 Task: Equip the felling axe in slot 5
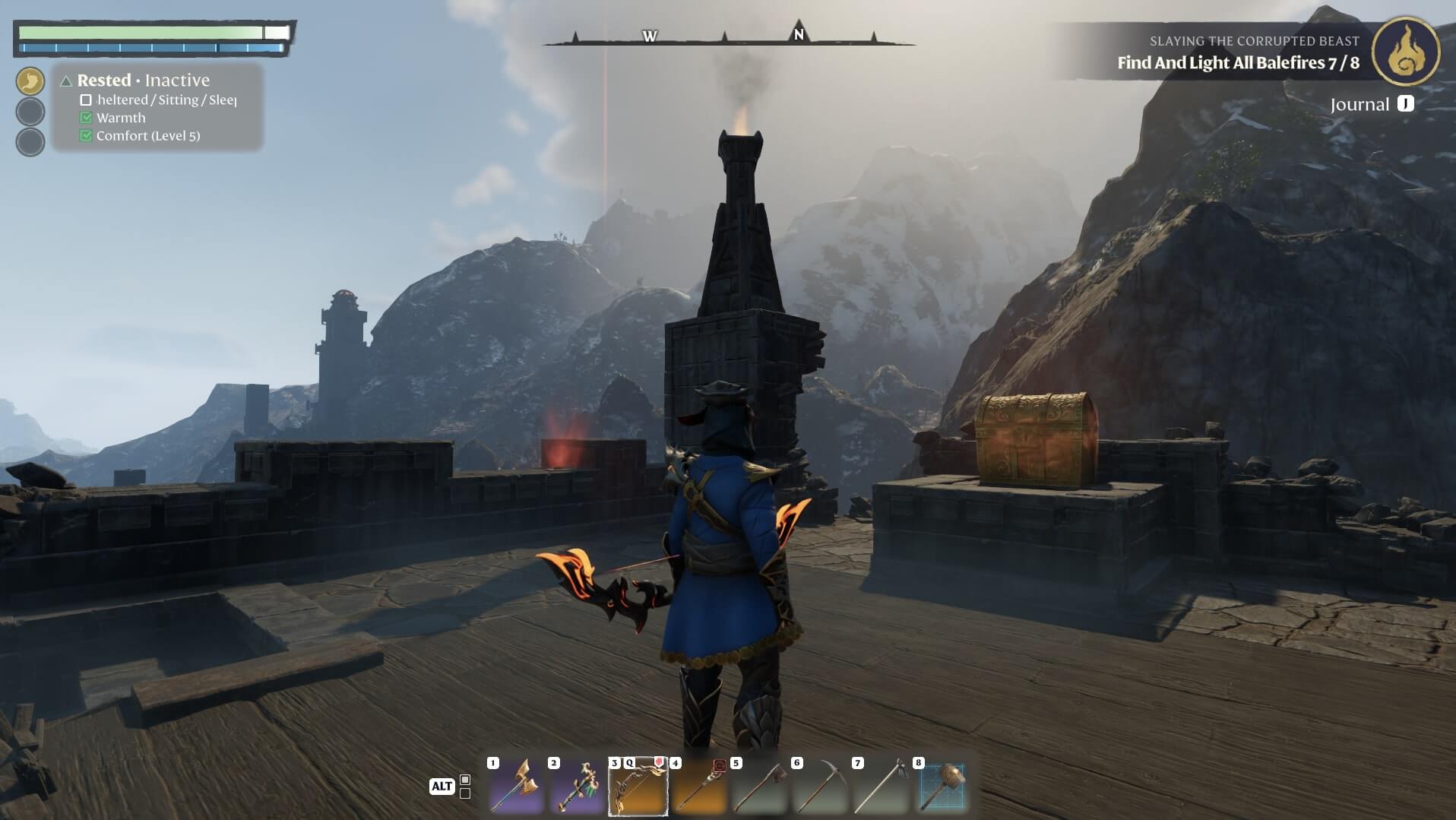pyautogui.click(x=759, y=786)
